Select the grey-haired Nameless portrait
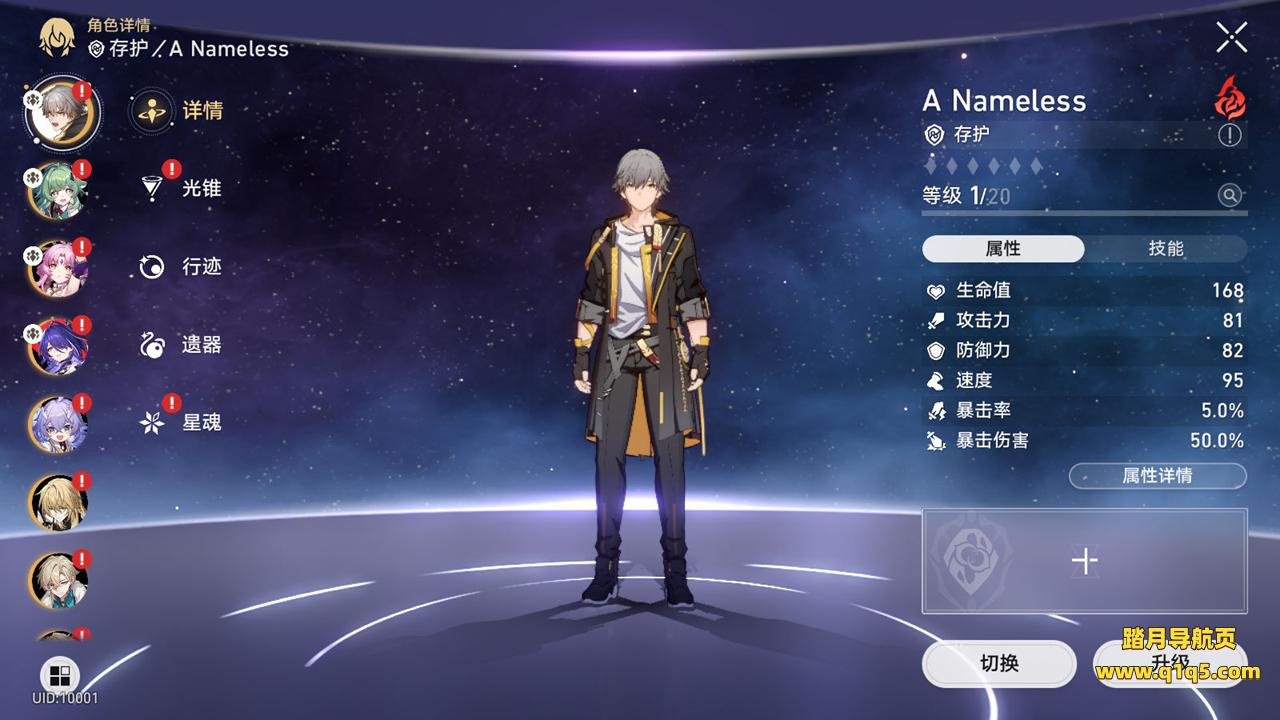The width and height of the screenshot is (1280, 720). point(60,112)
